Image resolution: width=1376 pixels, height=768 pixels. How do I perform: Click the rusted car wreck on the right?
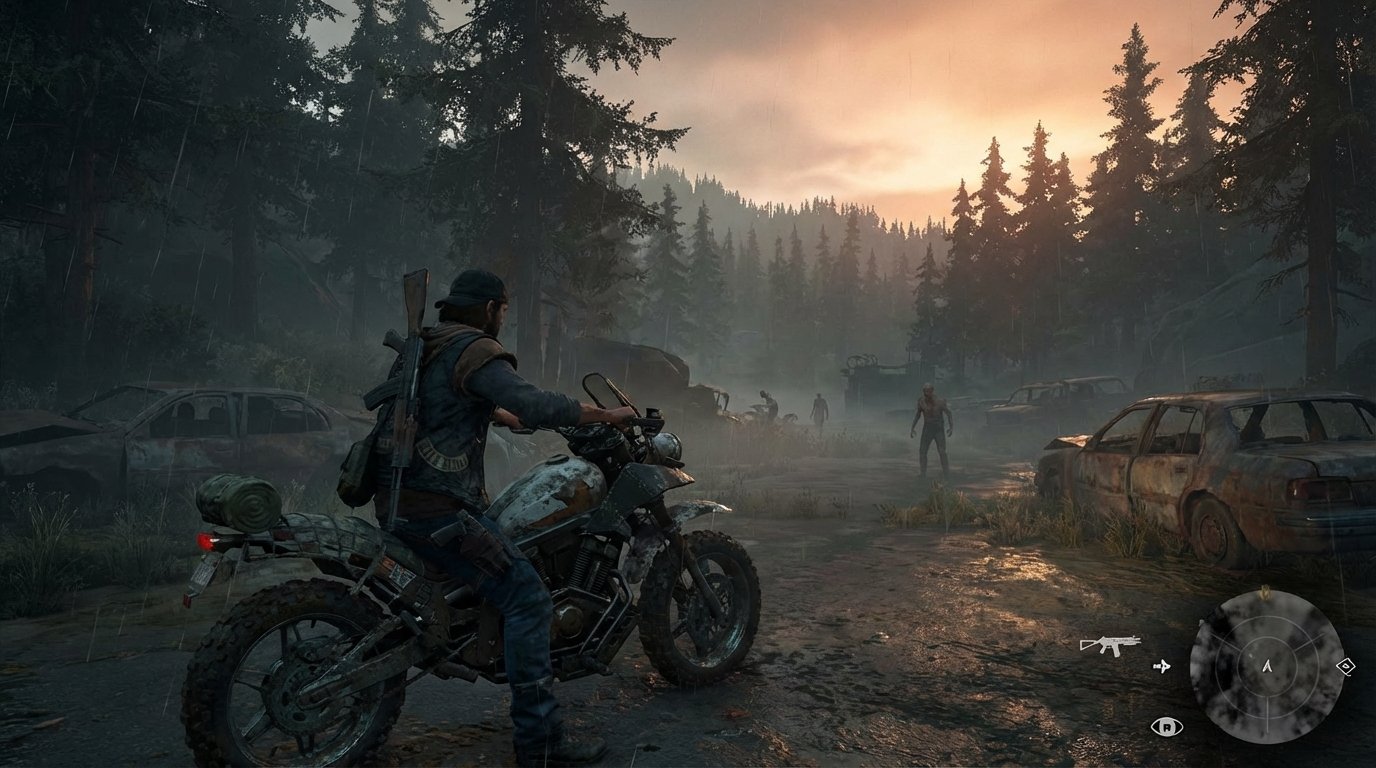(x=1200, y=470)
